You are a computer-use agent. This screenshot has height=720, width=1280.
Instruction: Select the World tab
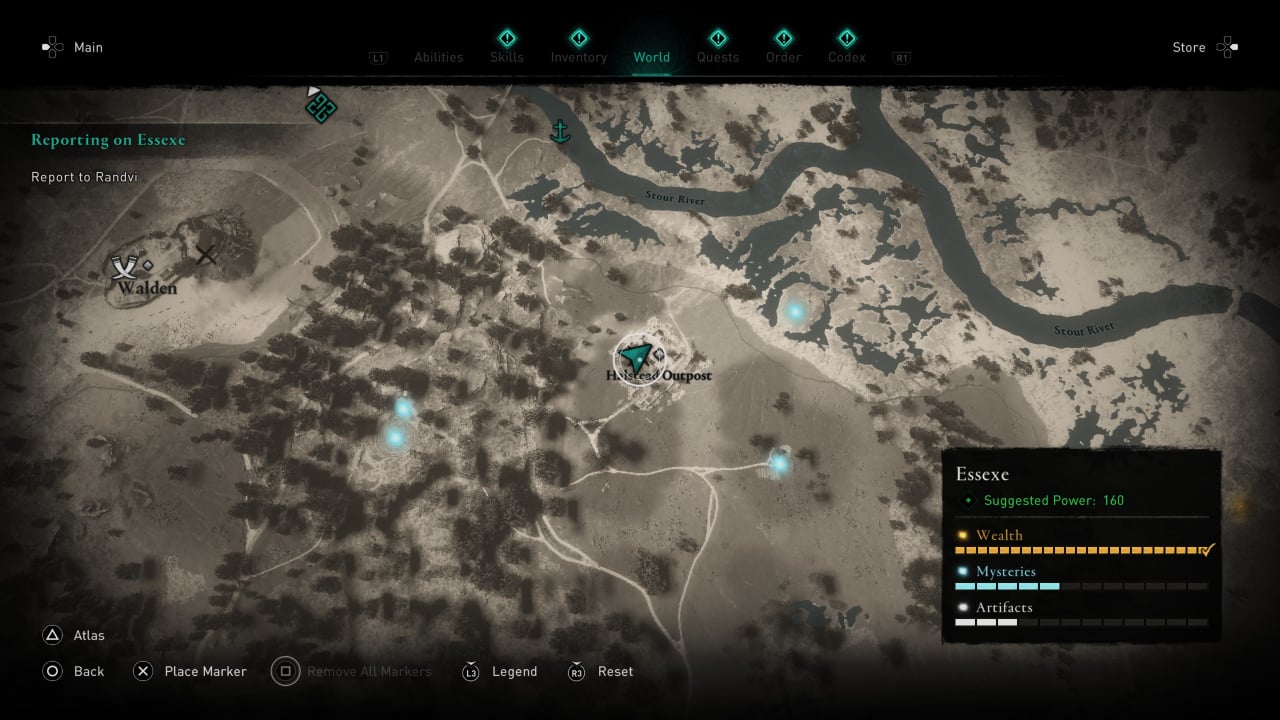[651, 57]
